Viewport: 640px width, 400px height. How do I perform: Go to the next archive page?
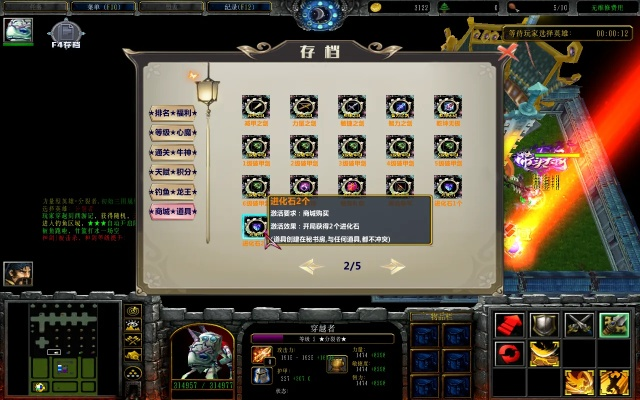(391, 266)
